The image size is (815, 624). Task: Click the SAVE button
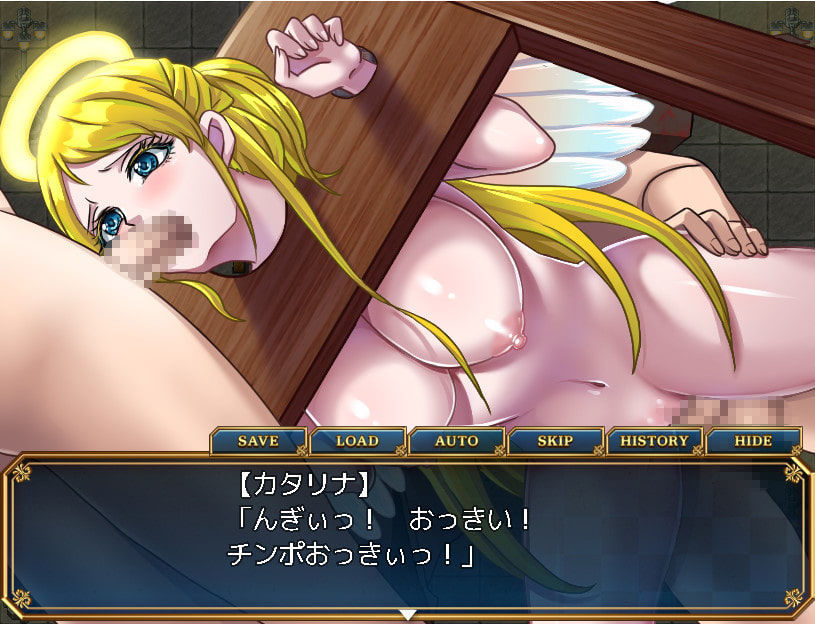[x=258, y=441]
